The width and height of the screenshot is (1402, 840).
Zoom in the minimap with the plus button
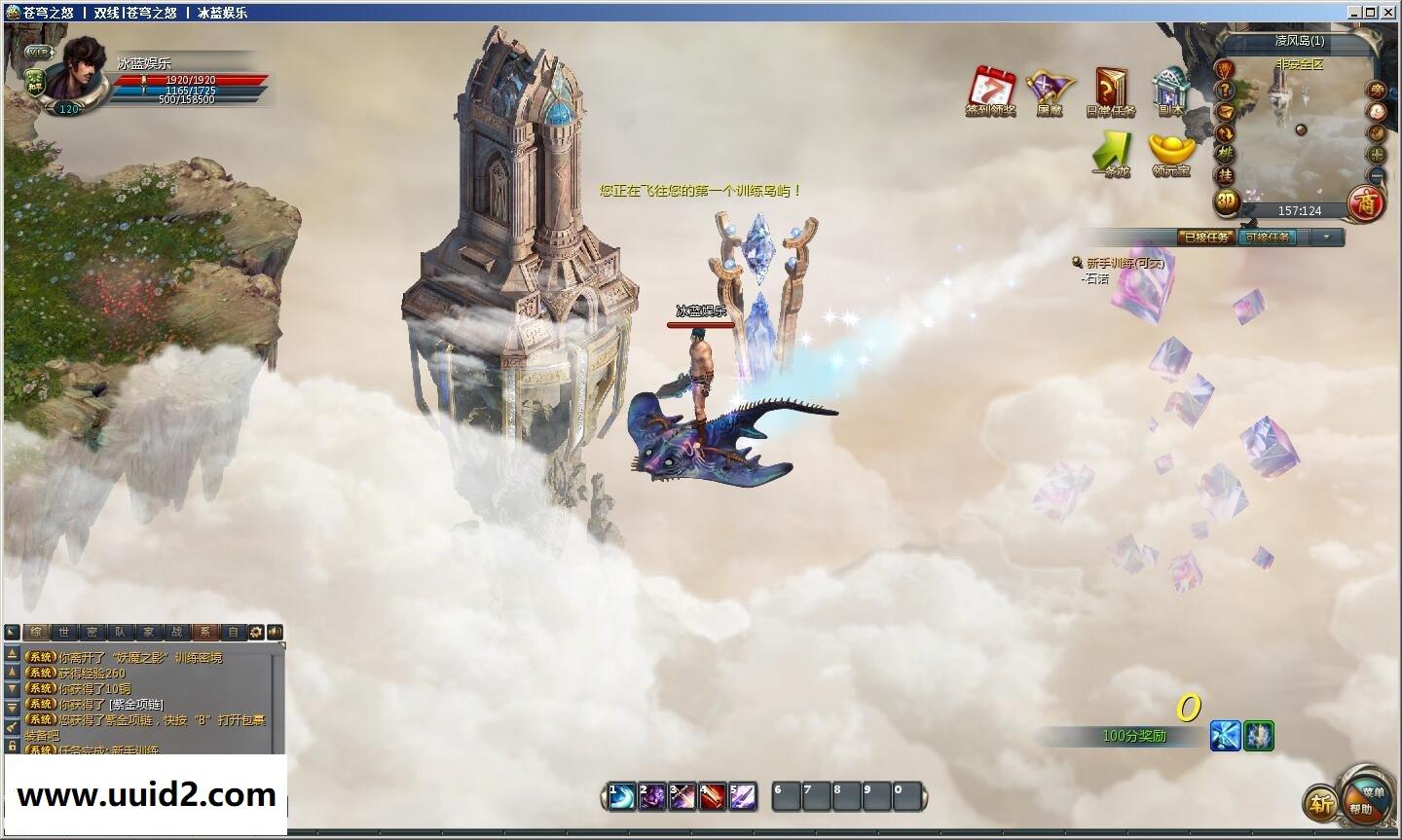[1377, 154]
